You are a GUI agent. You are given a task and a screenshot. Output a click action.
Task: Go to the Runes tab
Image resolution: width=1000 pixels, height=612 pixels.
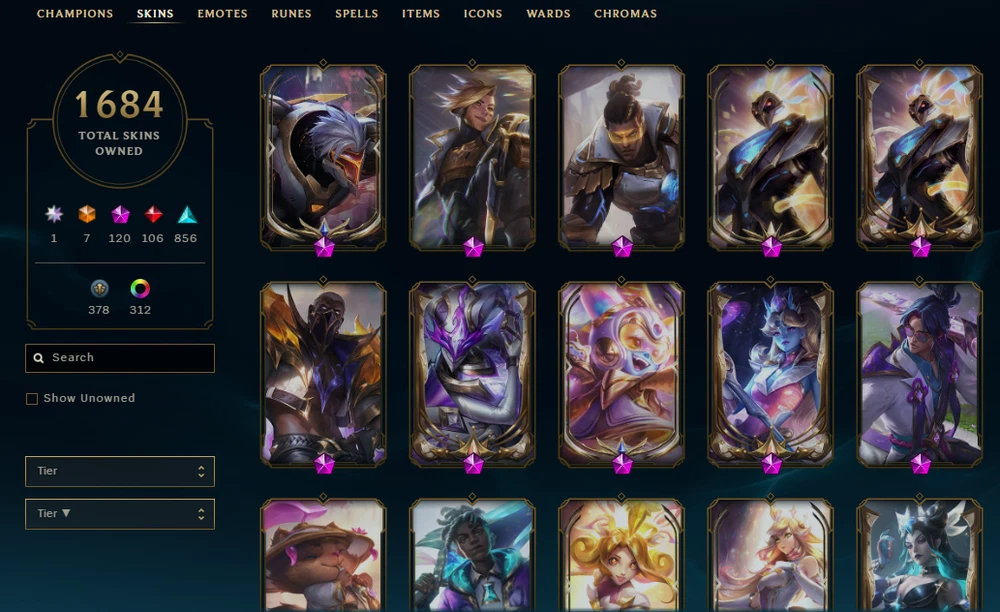(291, 14)
